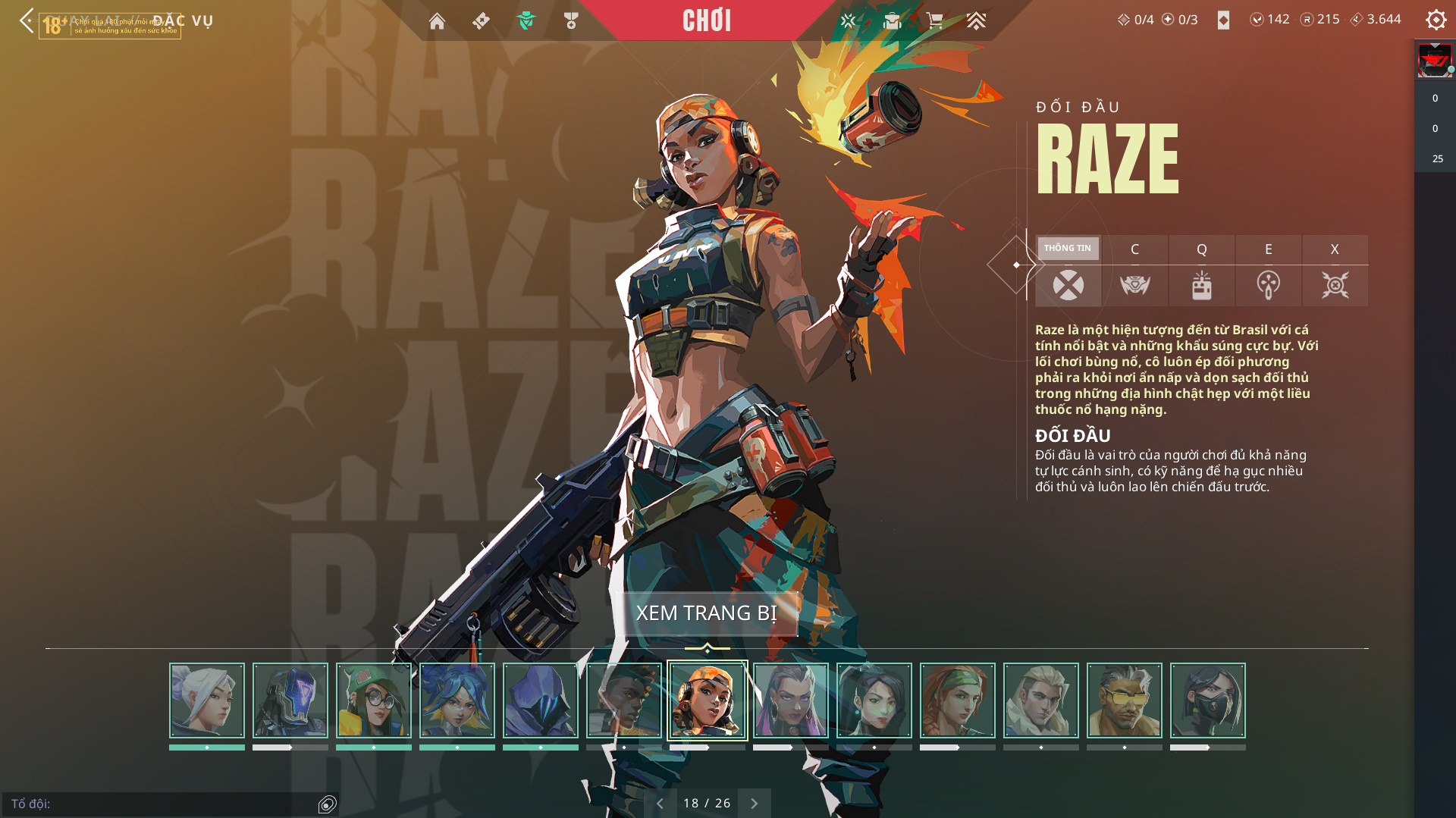Select the THÔNG TIN info tab
Image resolution: width=1456 pixels, height=818 pixels.
[x=1068, y=249]
